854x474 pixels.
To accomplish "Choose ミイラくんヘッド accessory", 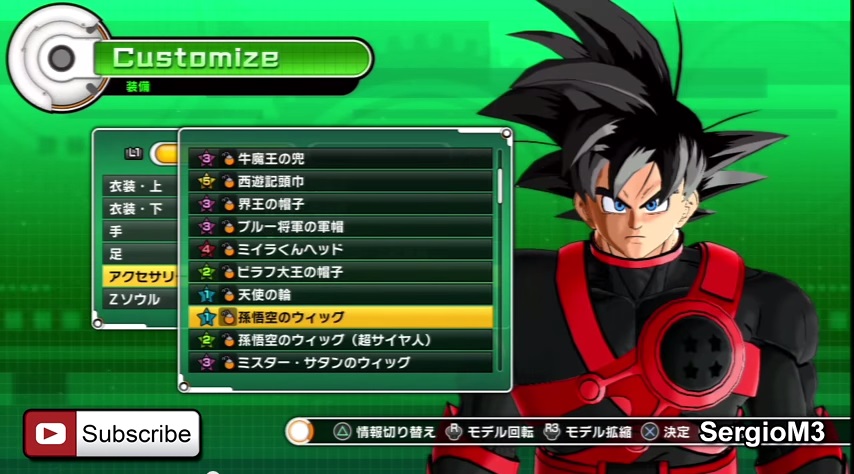I will [x=340, y=249].
